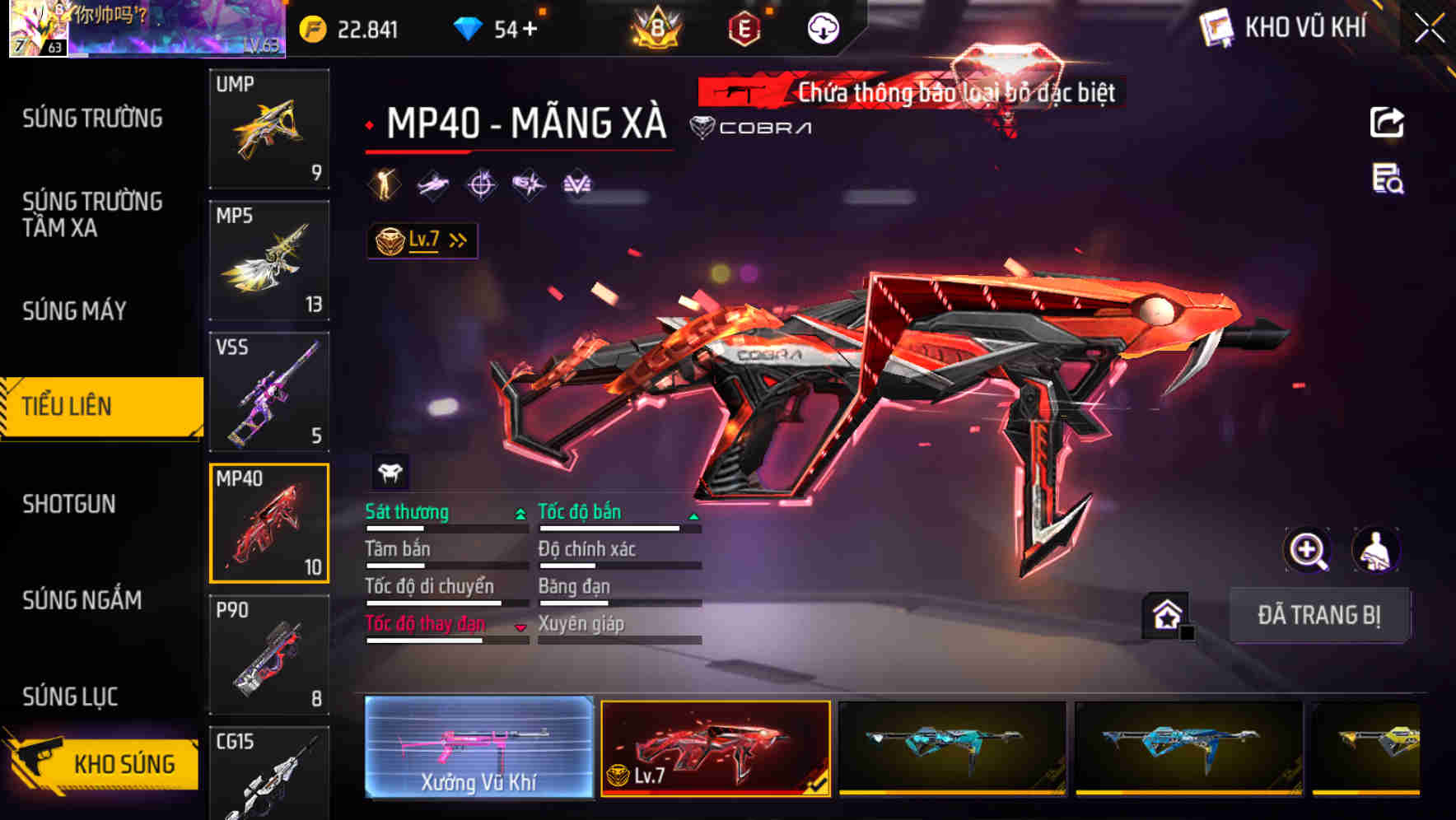1456x820 pixels.
Task: Open KHO SÚNG with pistol icon
Action: point(100,763)
